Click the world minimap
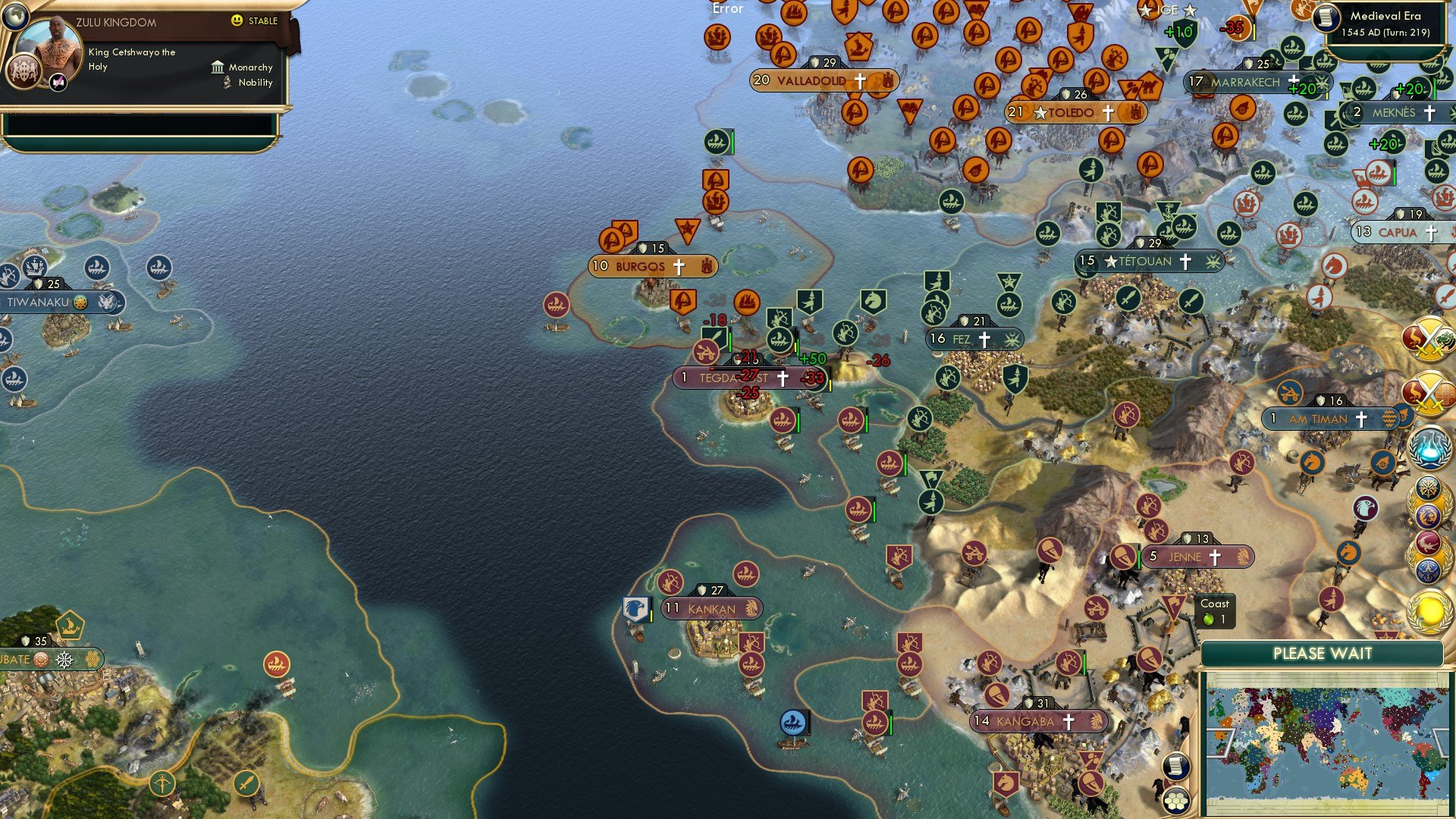The image size is (1456, 819). [1325, 742]
